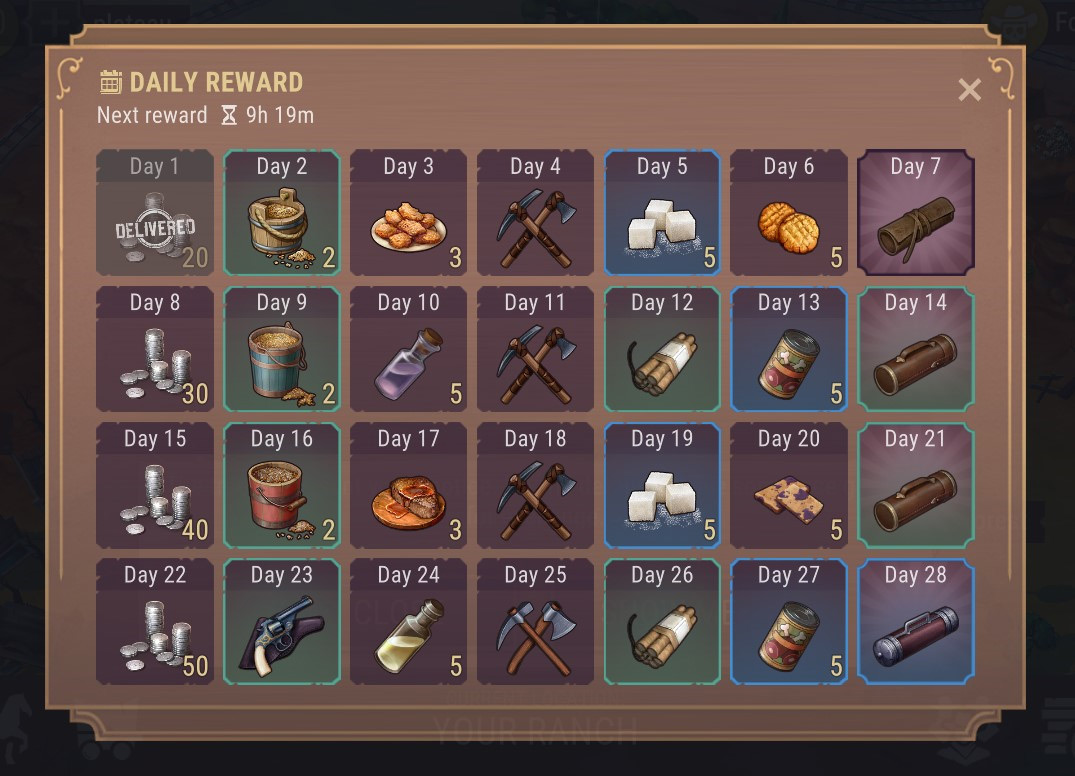Choose the Day 23 revolver reward

(x=282, y=621)
